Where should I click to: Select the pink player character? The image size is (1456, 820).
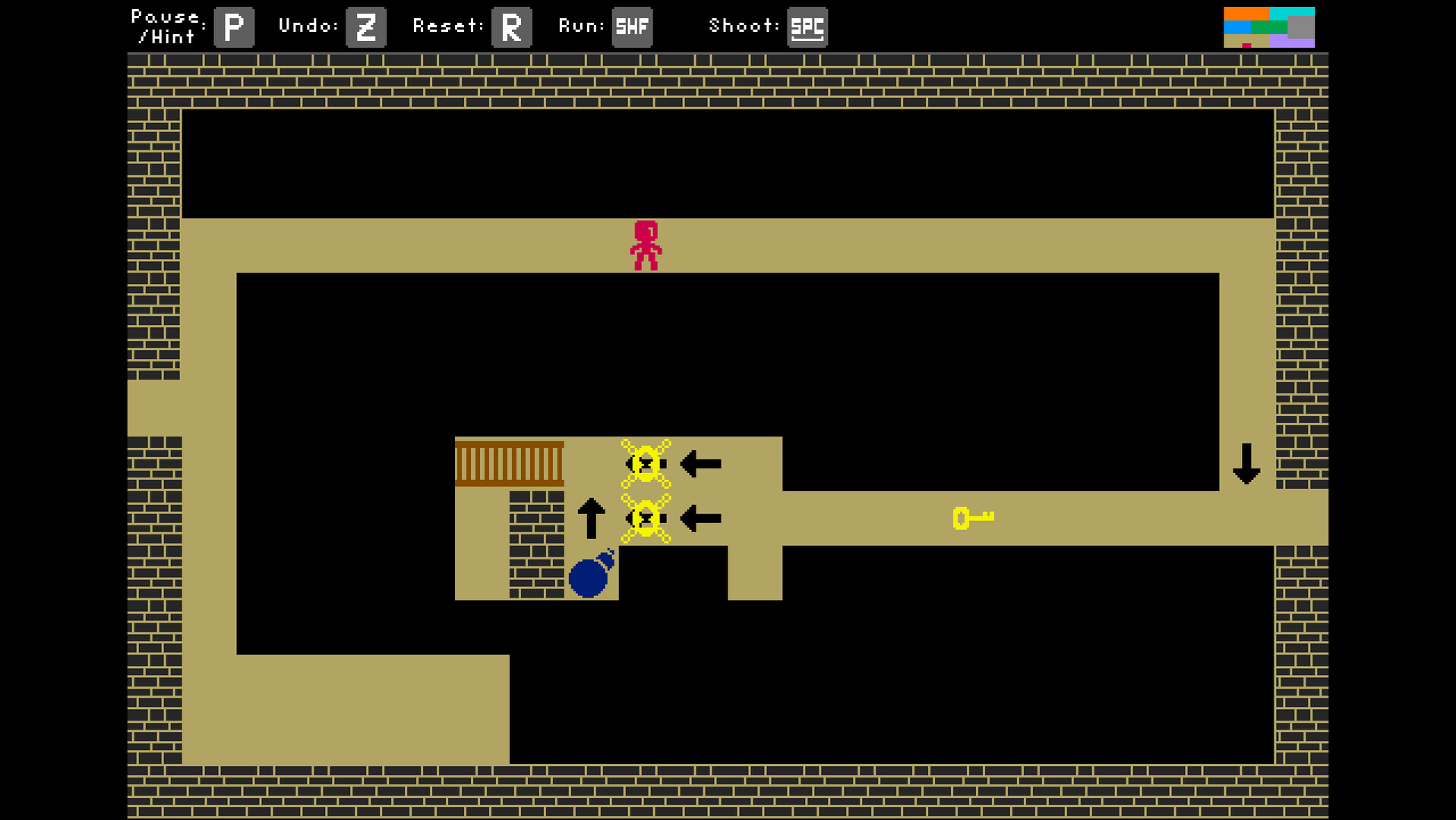(x=647, y=243)
